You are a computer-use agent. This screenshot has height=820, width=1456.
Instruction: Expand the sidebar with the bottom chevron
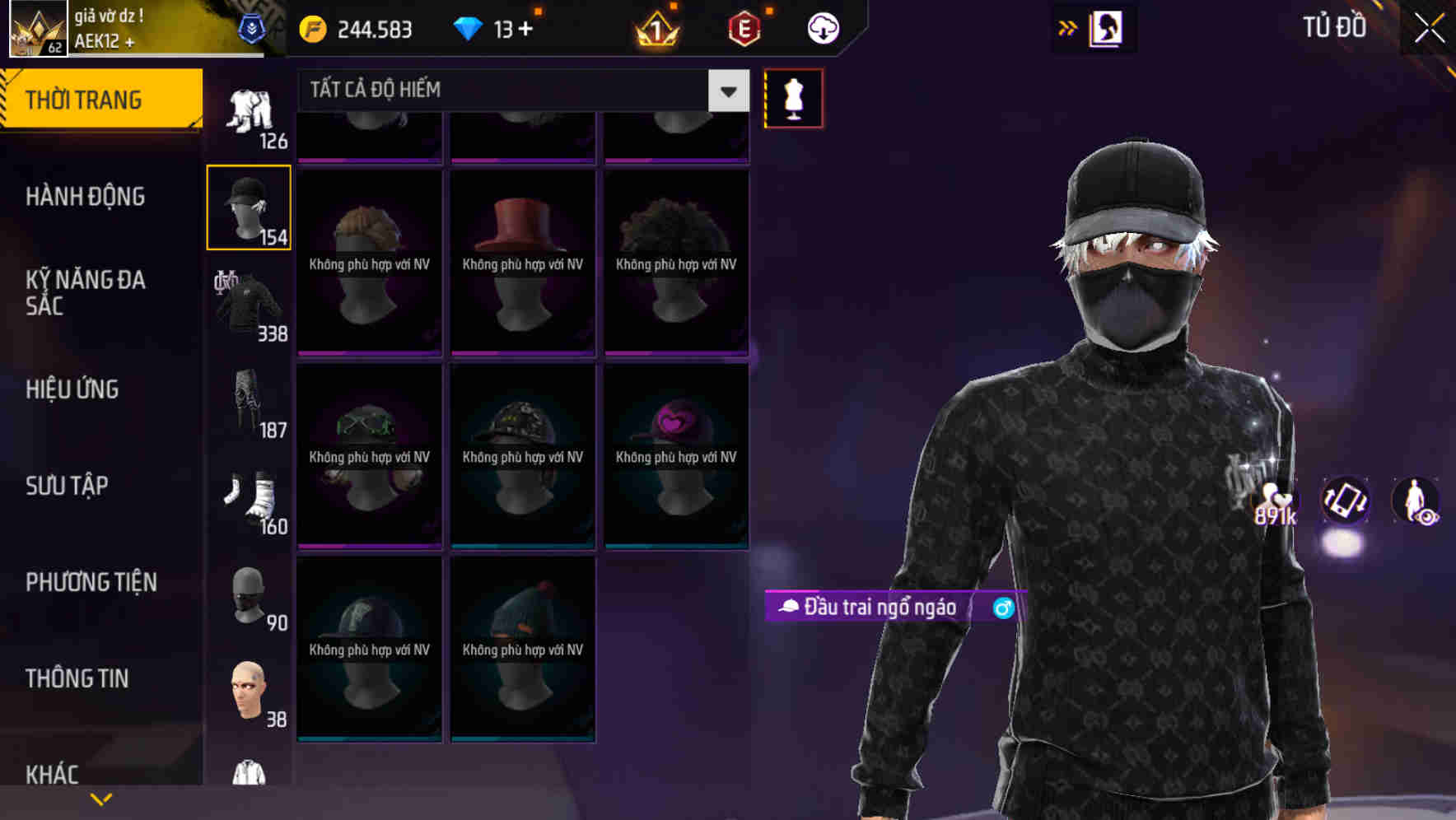coord(101,797)
